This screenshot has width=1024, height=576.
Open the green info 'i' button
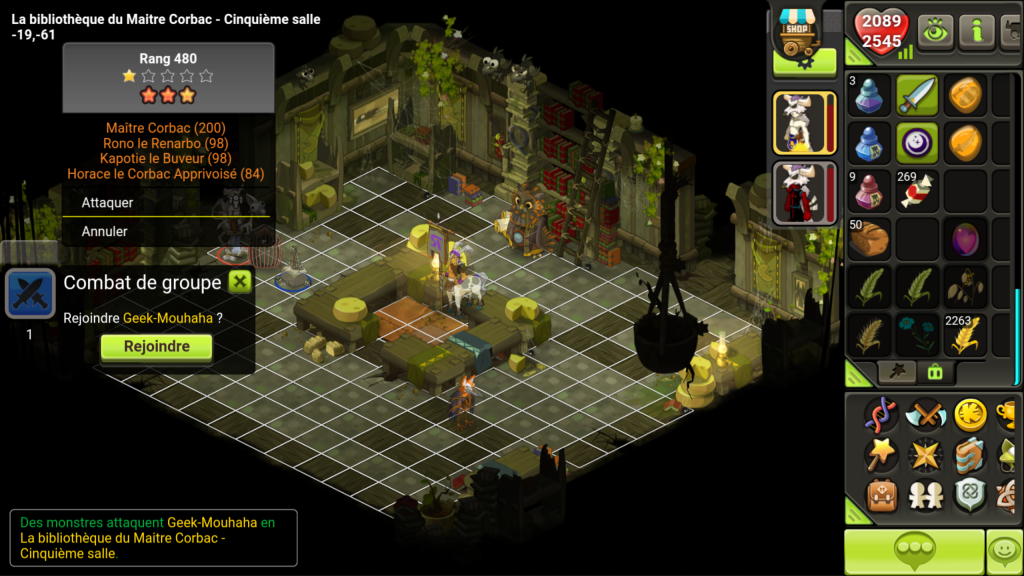pos(977,32)
